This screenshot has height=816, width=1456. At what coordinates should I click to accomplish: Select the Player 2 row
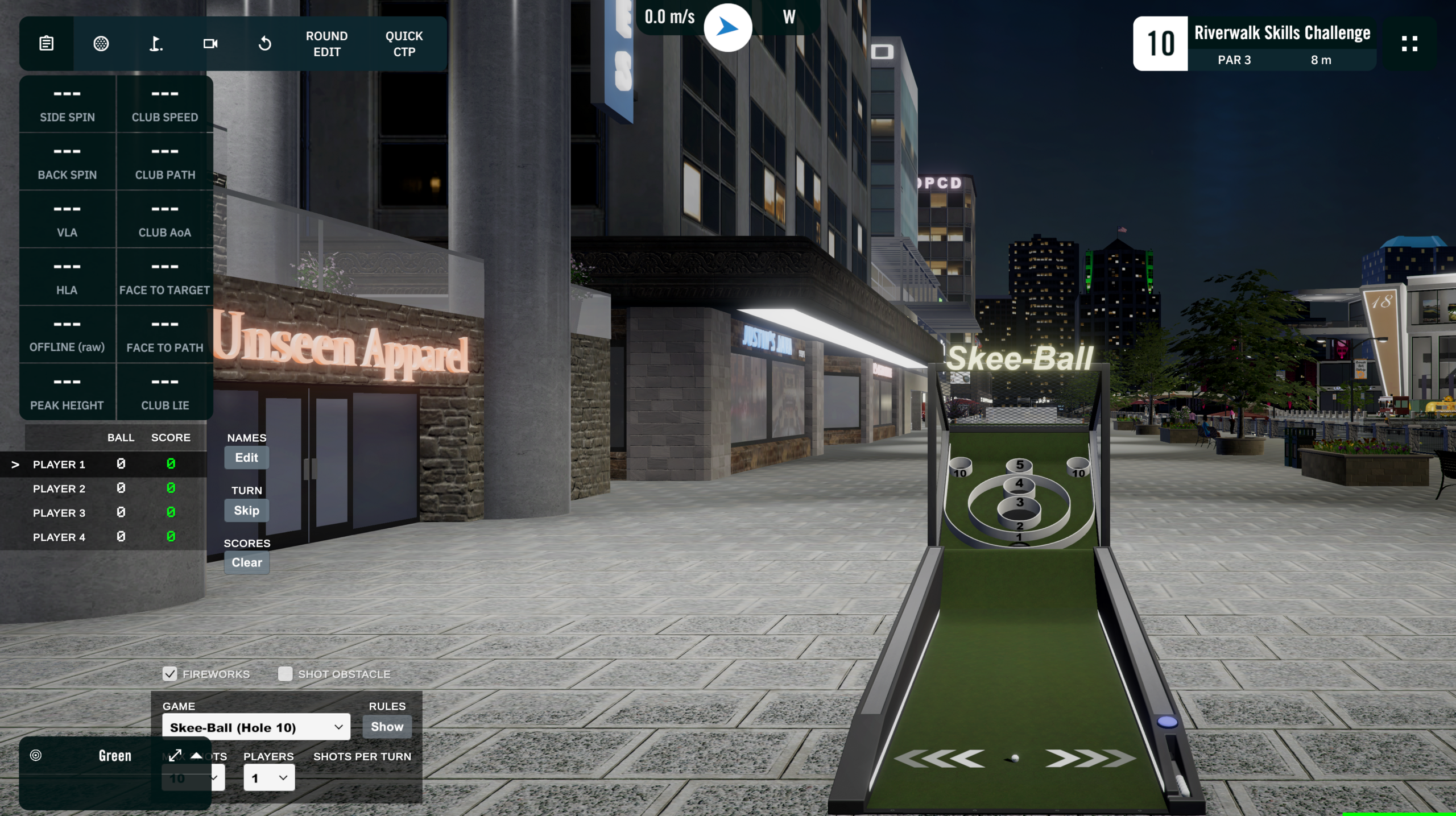click(59, 488)
